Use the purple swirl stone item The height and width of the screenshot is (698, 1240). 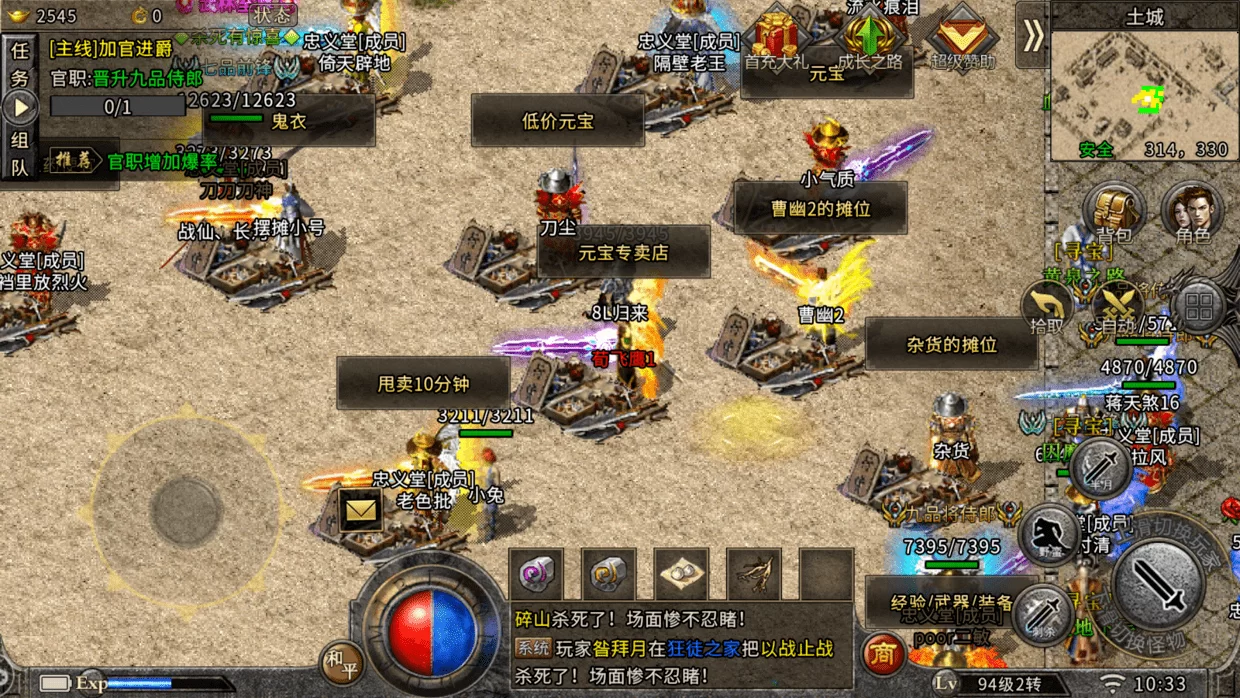pyautogui.click(x=536, y=575)
